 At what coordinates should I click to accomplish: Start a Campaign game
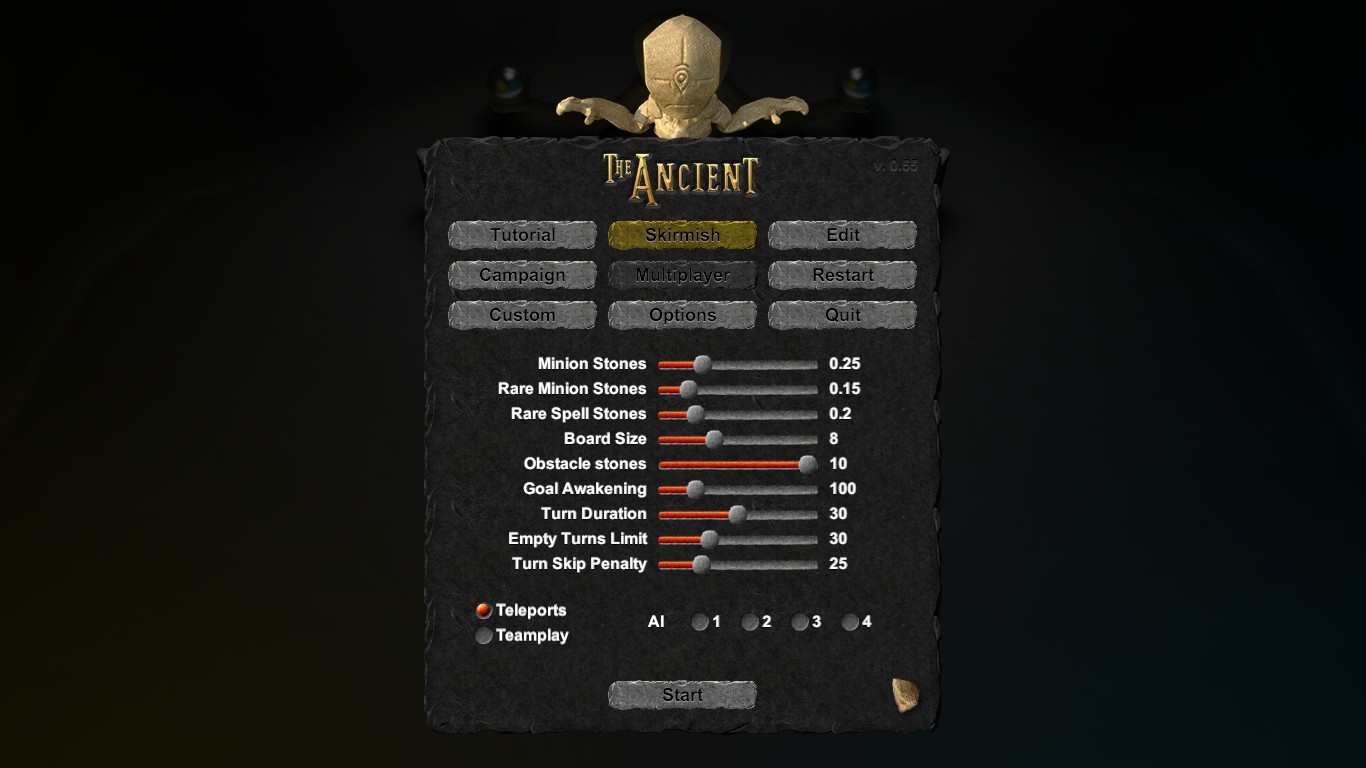521,275
